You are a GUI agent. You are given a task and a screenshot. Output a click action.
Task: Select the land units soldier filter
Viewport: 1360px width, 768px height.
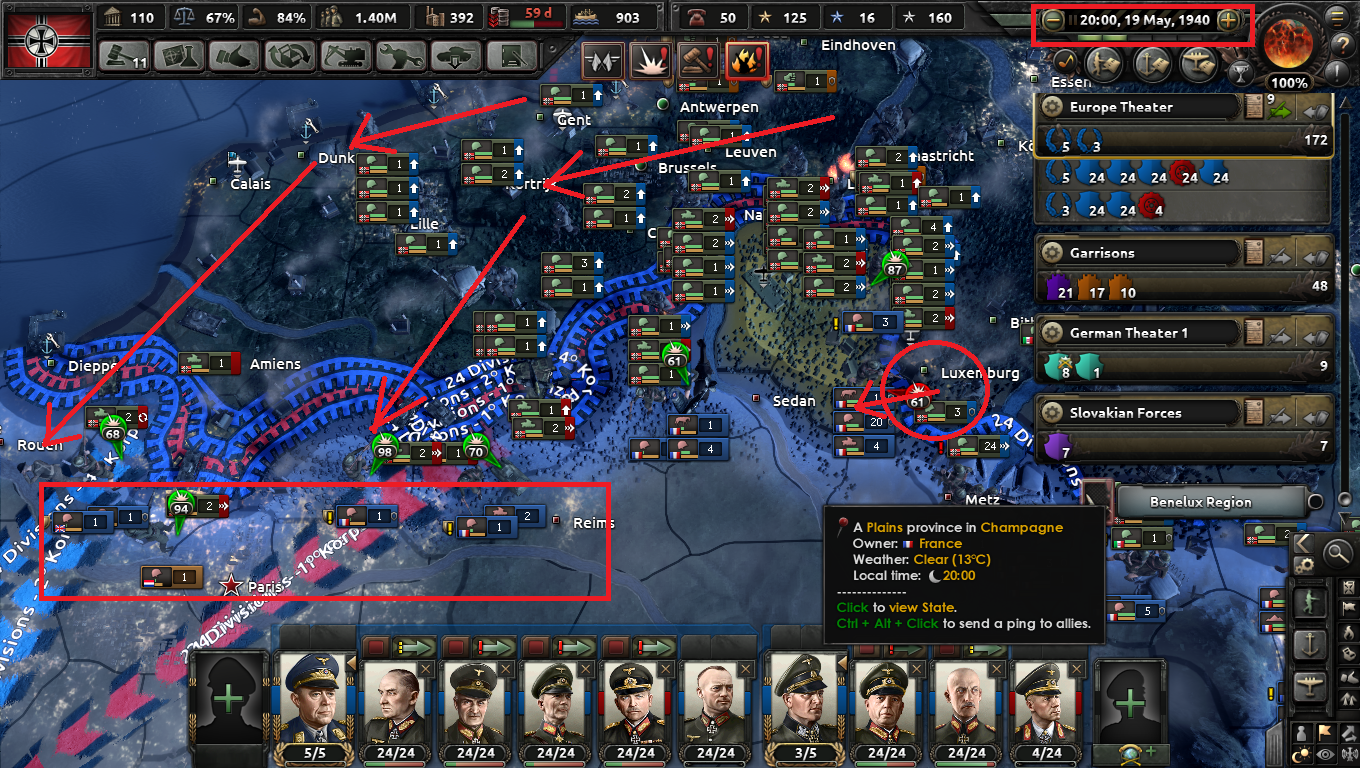(x=1309, y=602)
